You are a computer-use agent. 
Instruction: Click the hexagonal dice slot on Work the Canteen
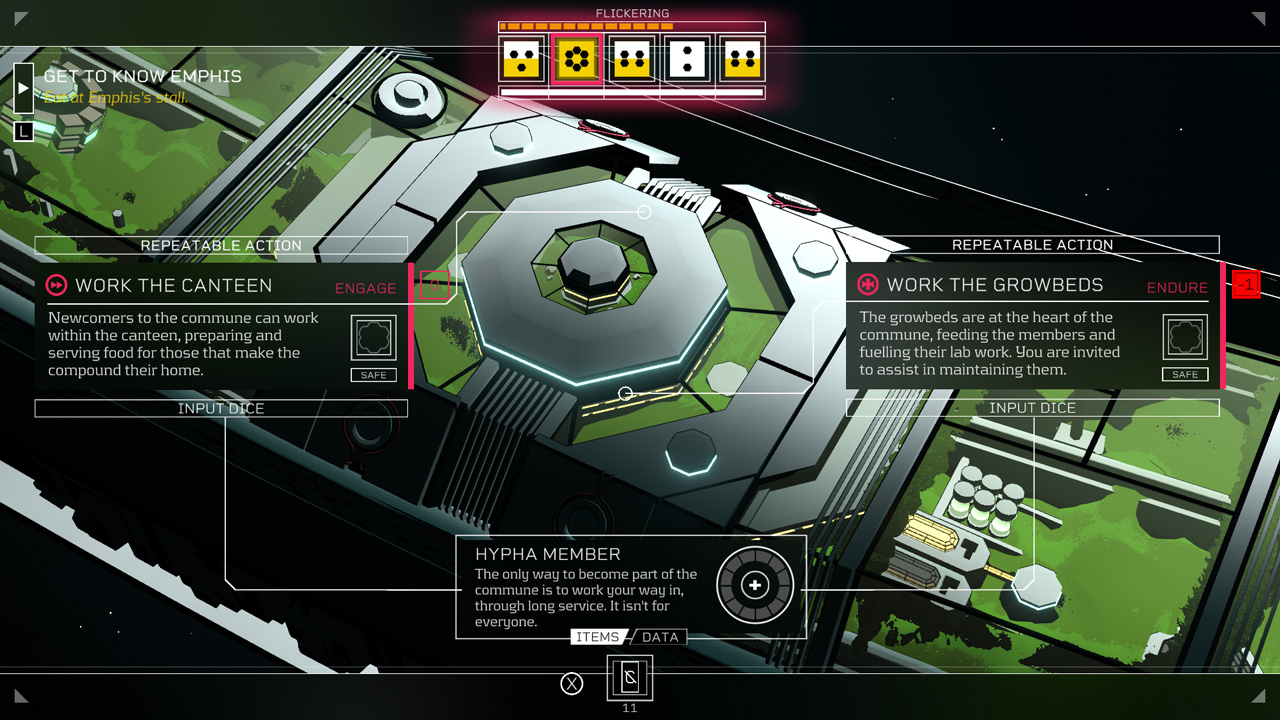point(373,337)
